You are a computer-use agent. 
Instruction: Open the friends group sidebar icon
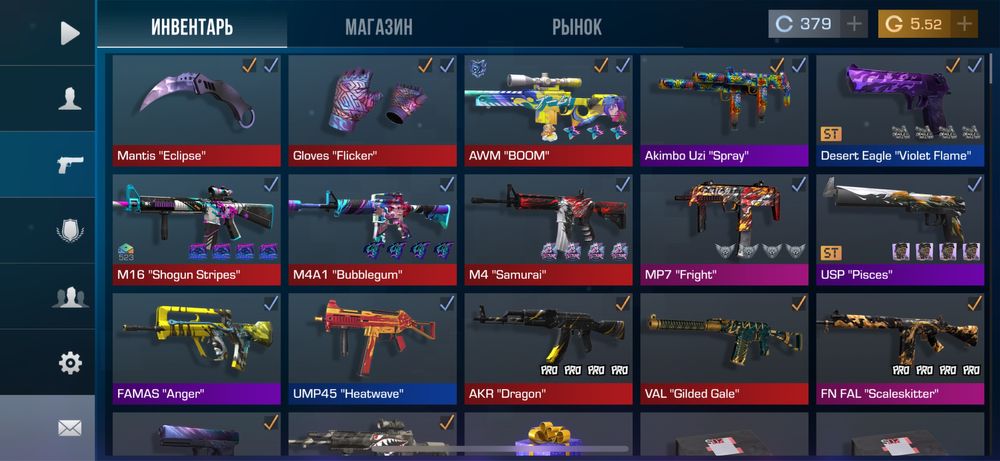click(69, 297)
